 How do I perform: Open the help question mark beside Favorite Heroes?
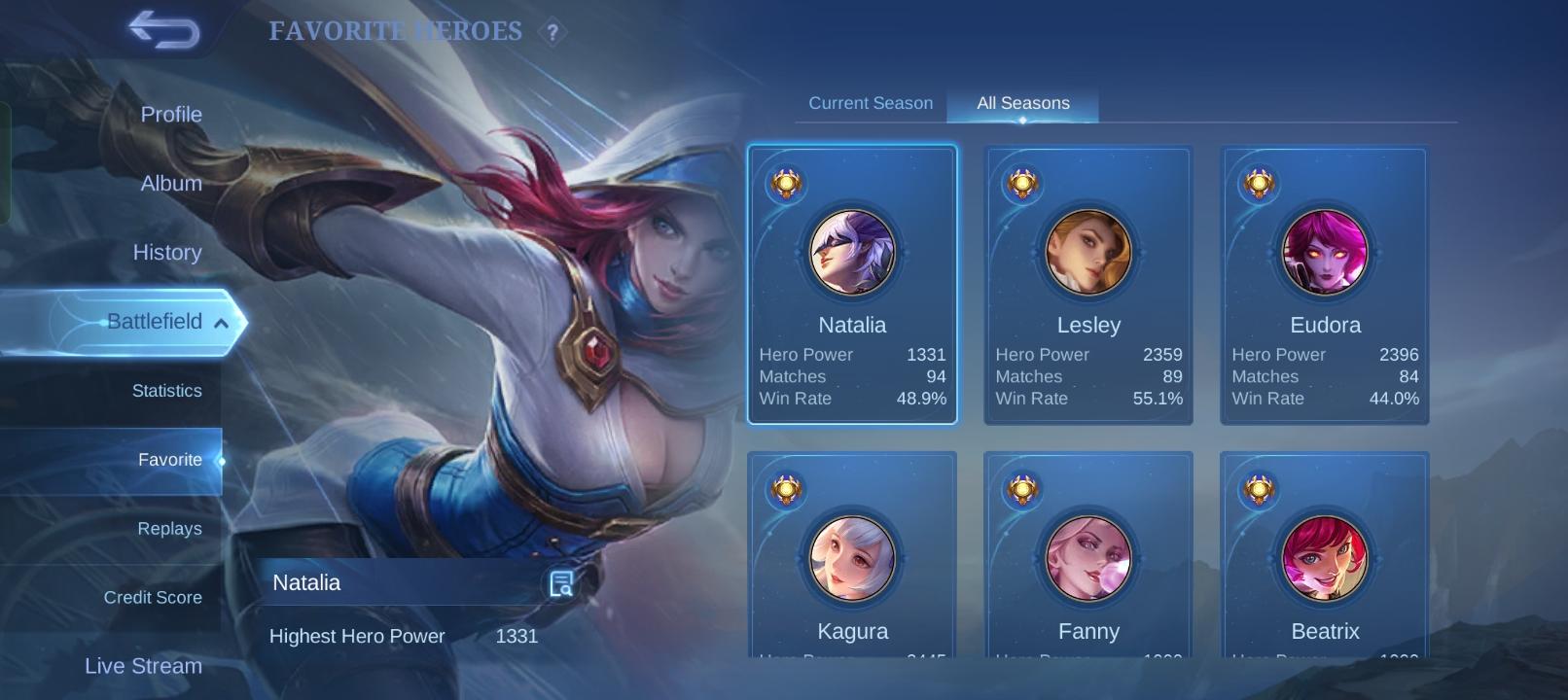(x=551, y=32)
